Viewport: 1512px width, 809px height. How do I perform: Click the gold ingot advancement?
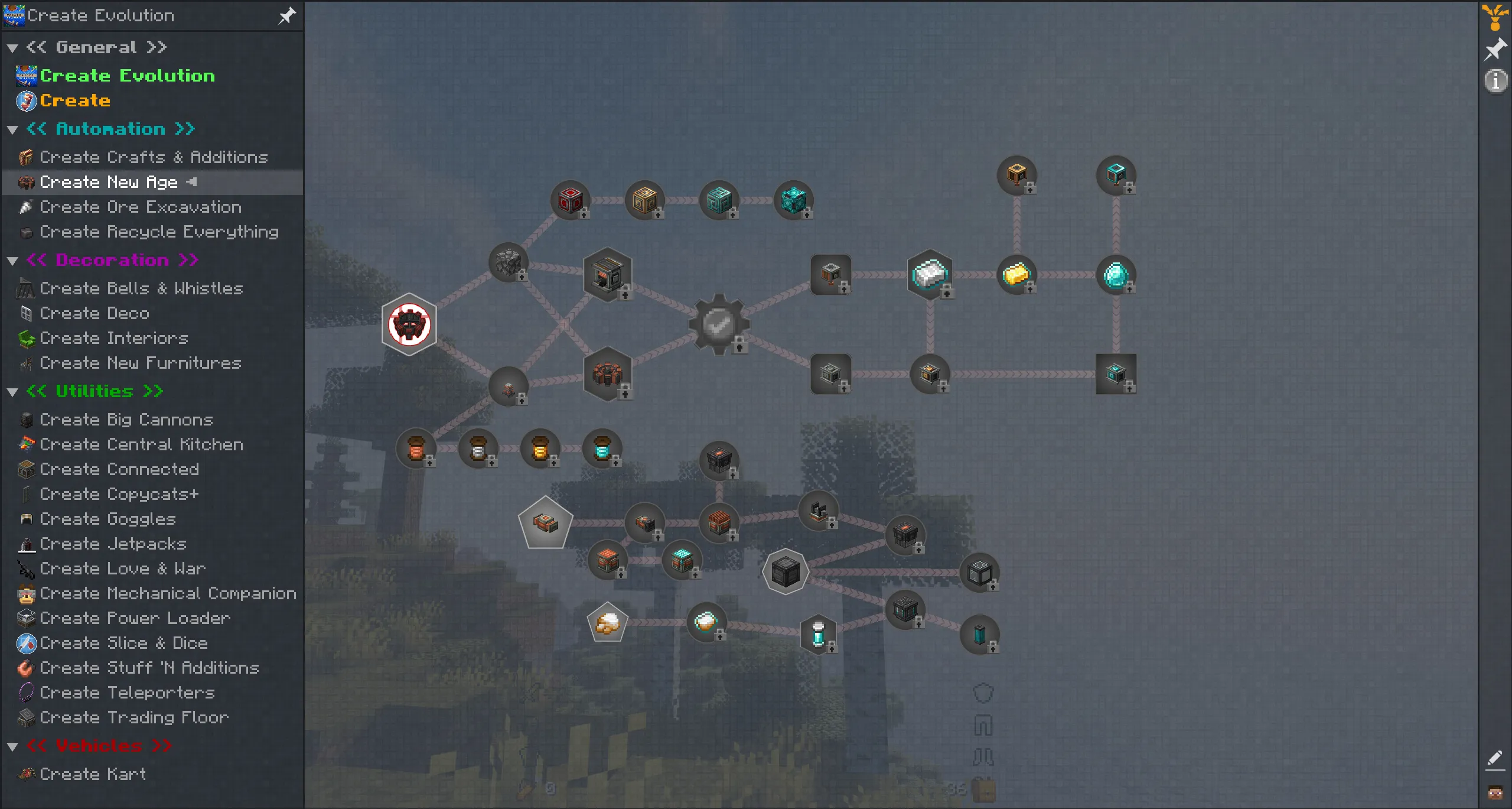(1018, 274)
